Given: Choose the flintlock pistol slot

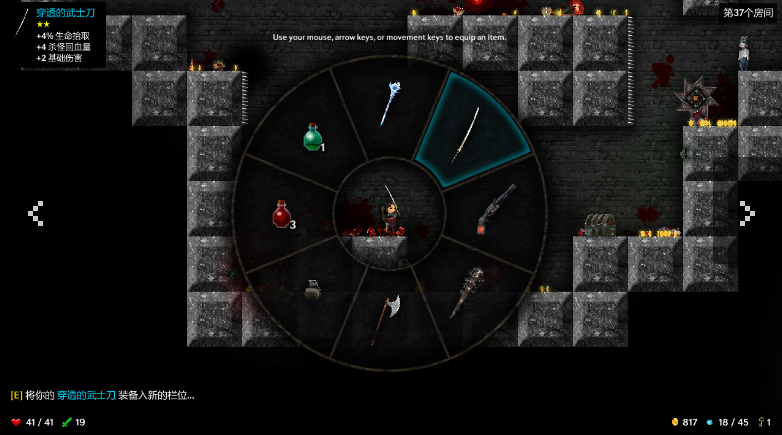Looking at the screenshot, I should click(x=496, y=210).
